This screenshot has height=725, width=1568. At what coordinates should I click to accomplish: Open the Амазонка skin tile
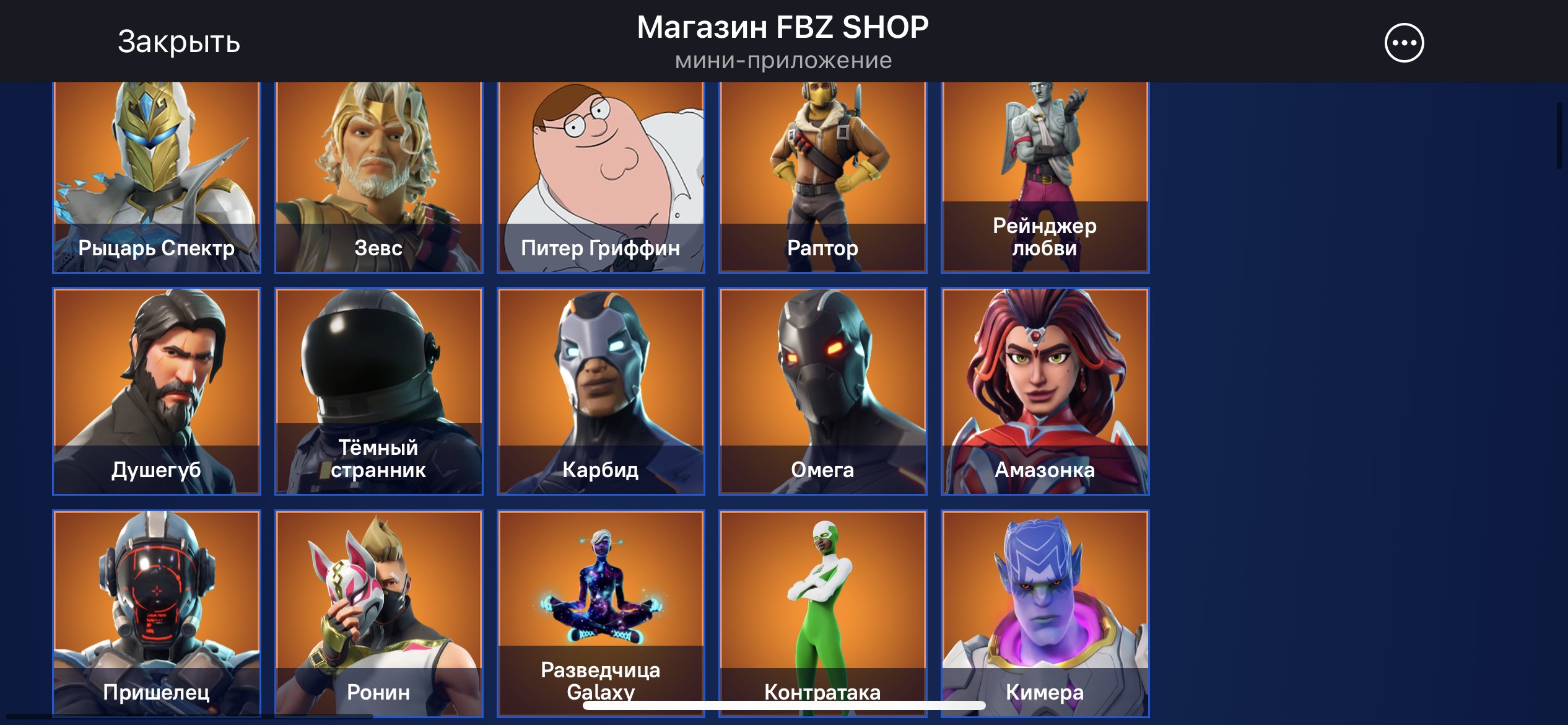1046,390
